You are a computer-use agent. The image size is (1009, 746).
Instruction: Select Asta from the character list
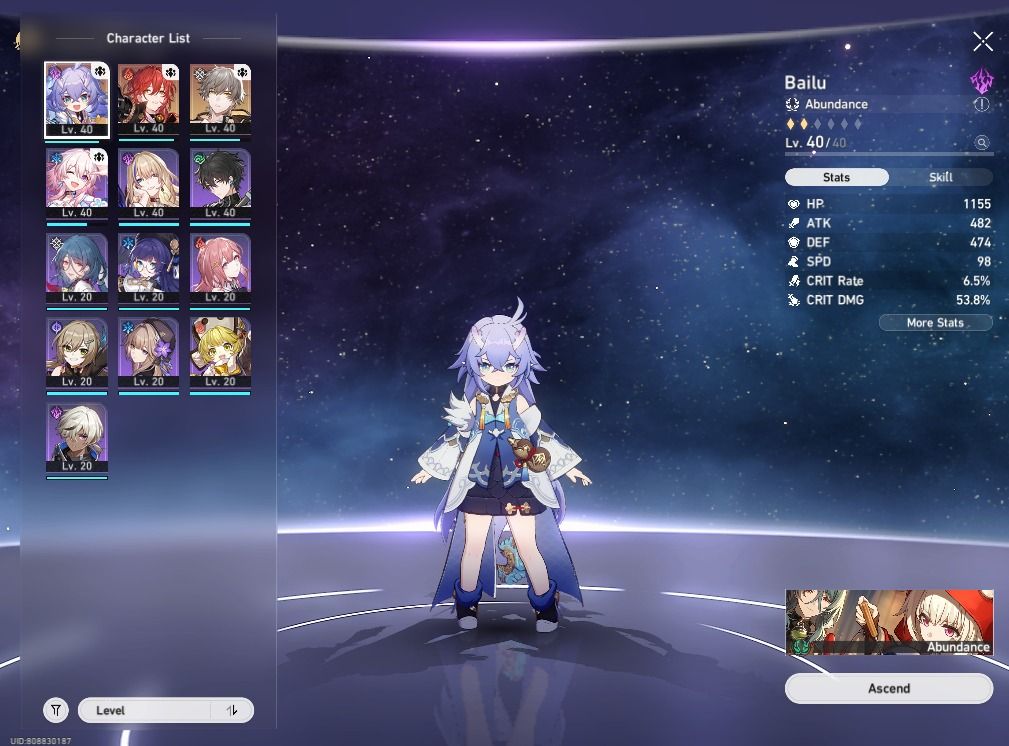pos(220,269)
